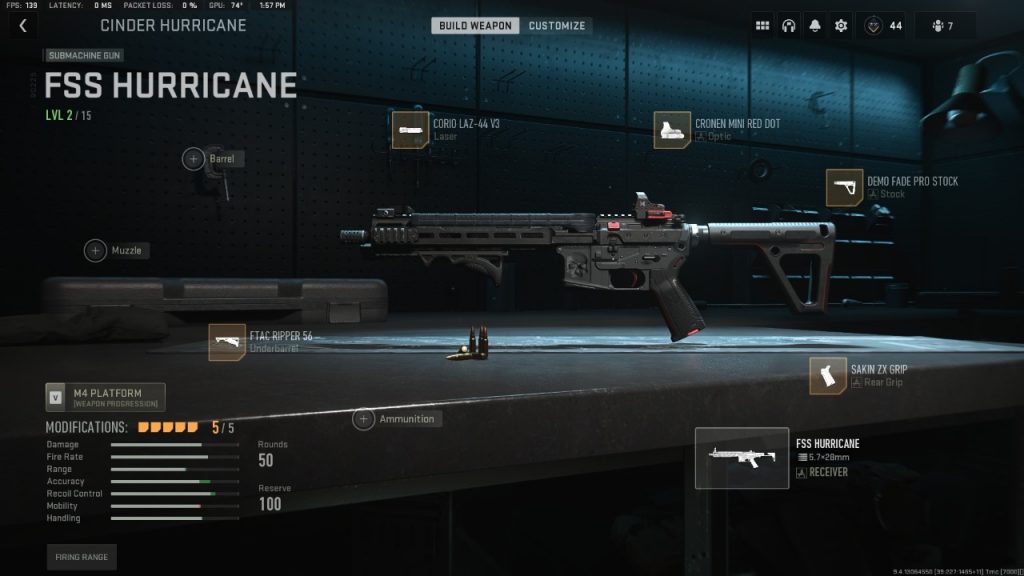This screenshot has width=1024, height=576.
Task: Open the grid menu icon
Action: pos(763,26)
